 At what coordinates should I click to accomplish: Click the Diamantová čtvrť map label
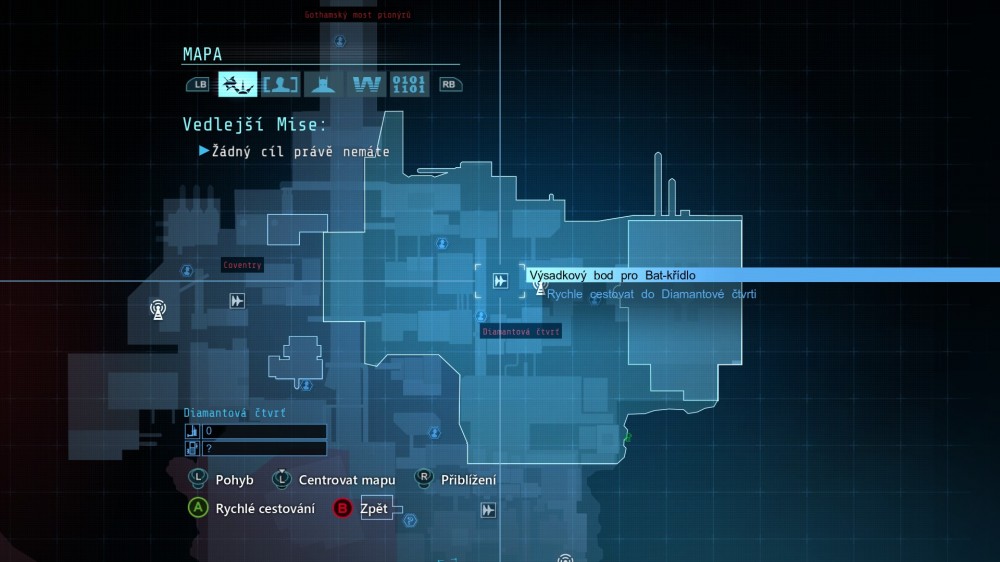point(520,331)
